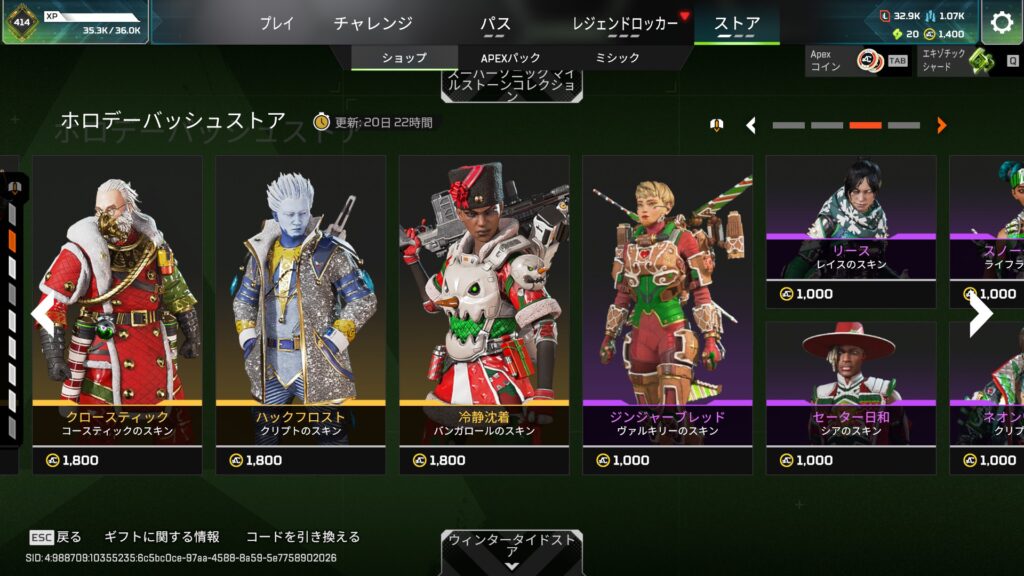This screenshot has width=1024, height=576.
Task: Open the セーター日和 Seer skin tile
Action: click(851, 397)
